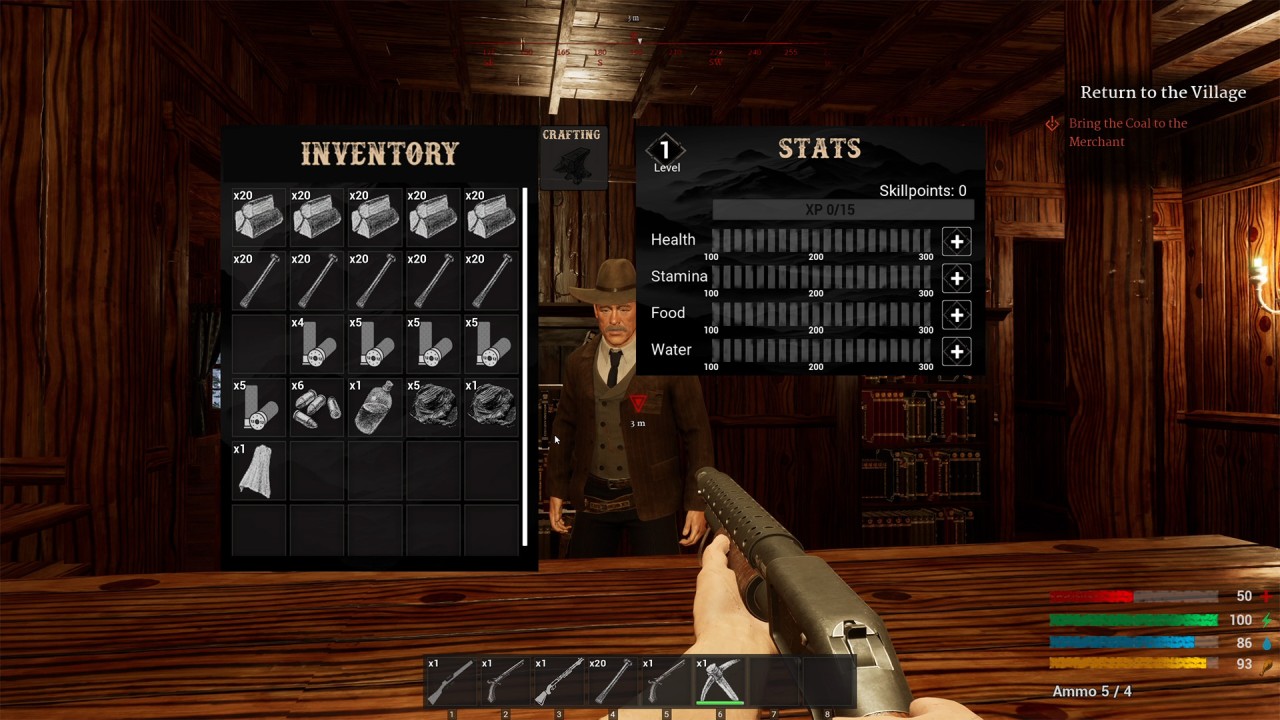Screen dimensions: 1280x720
Task: Open the Crafting tab with anvil icon
Action: 573,157
